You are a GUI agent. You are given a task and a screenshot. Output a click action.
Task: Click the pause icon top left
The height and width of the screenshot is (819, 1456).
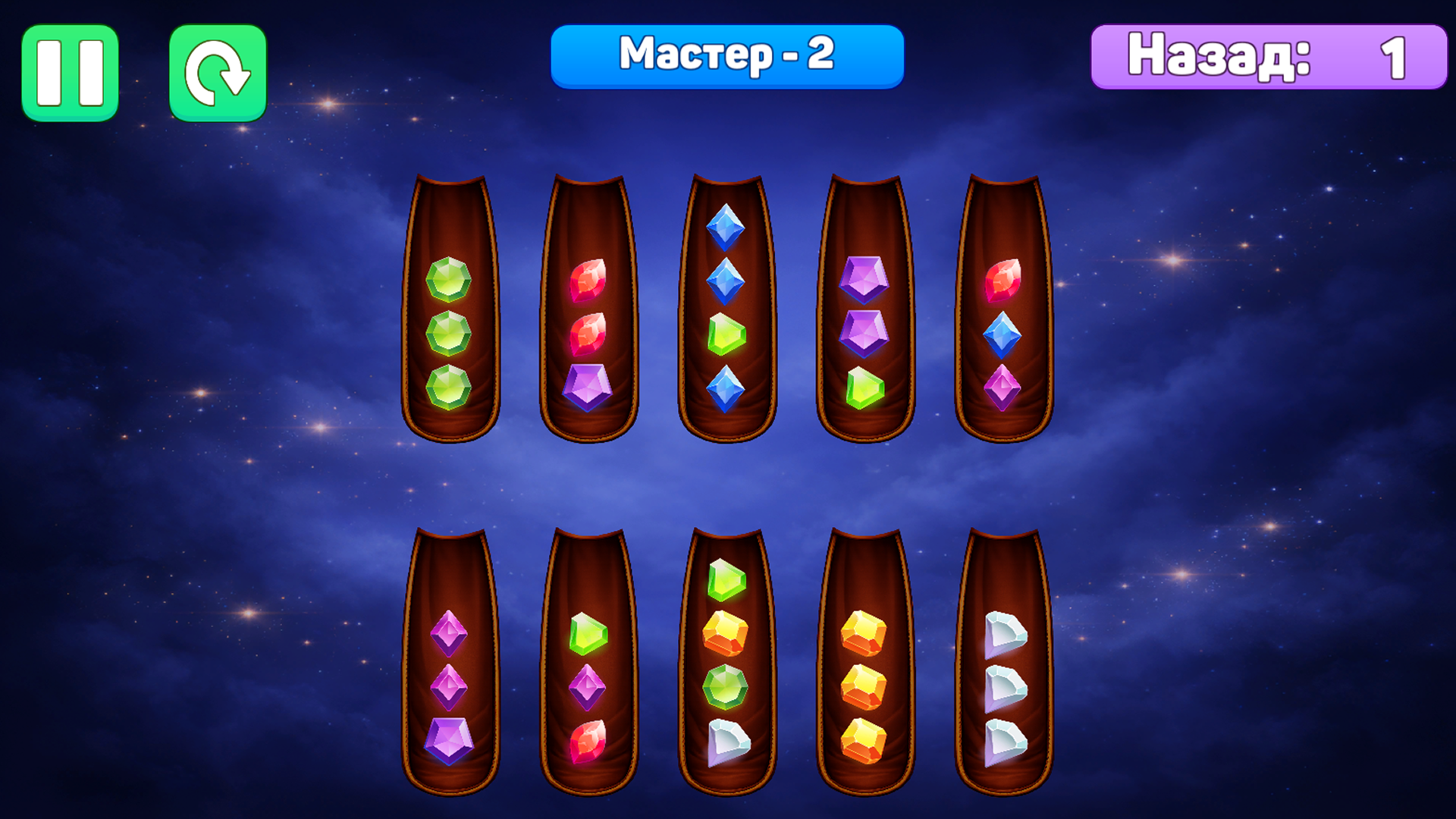[x=71, y=72]
